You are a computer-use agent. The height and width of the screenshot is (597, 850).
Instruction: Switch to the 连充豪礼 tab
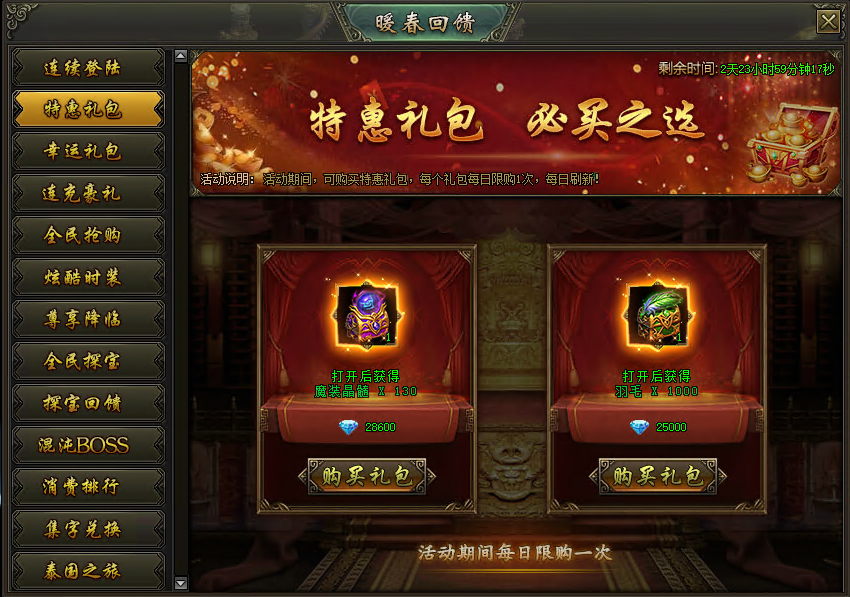pos(88,193)
